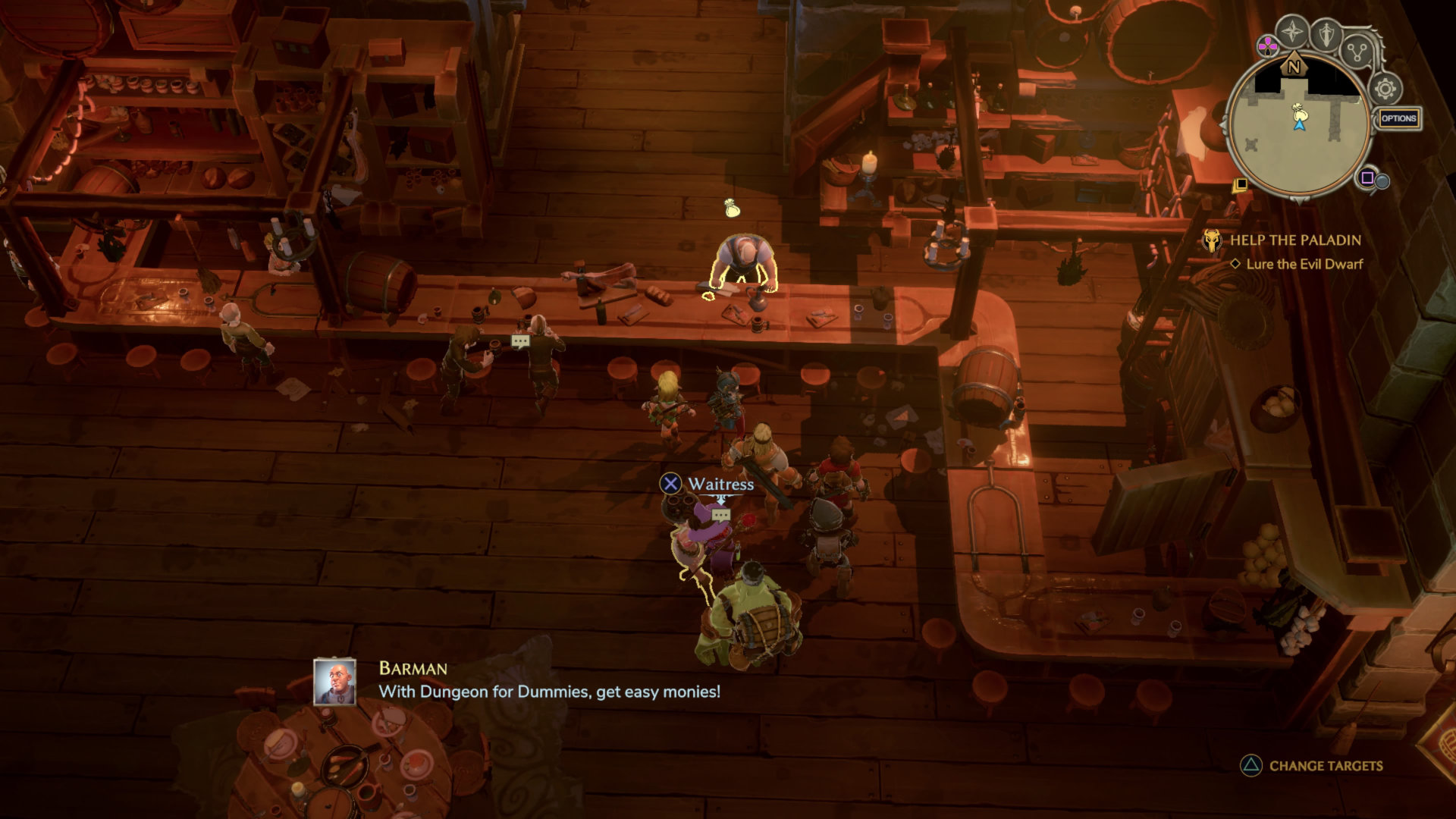Open the gear settings icon

[1385, 89]
